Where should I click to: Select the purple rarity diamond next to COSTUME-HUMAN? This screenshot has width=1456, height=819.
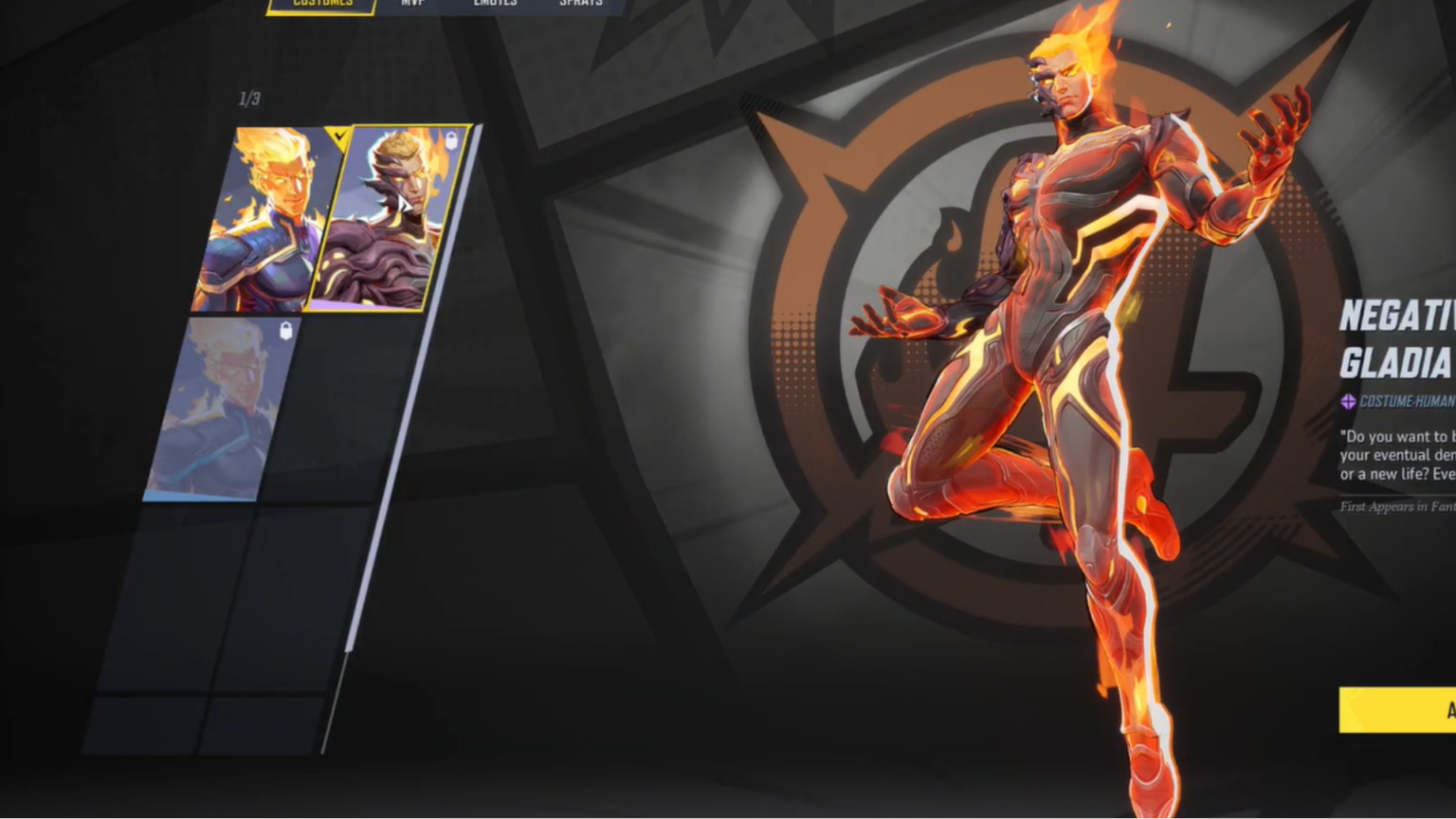click(x=1349, y=399)
